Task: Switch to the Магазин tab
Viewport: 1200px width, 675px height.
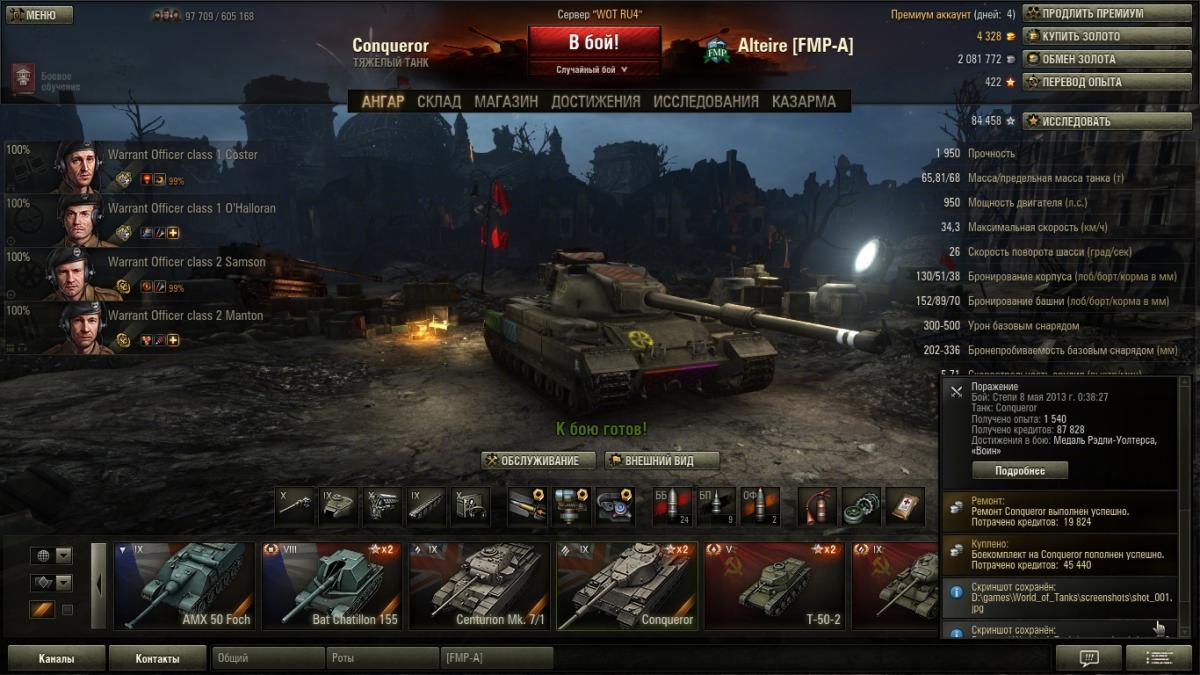Action: [506, 101]
